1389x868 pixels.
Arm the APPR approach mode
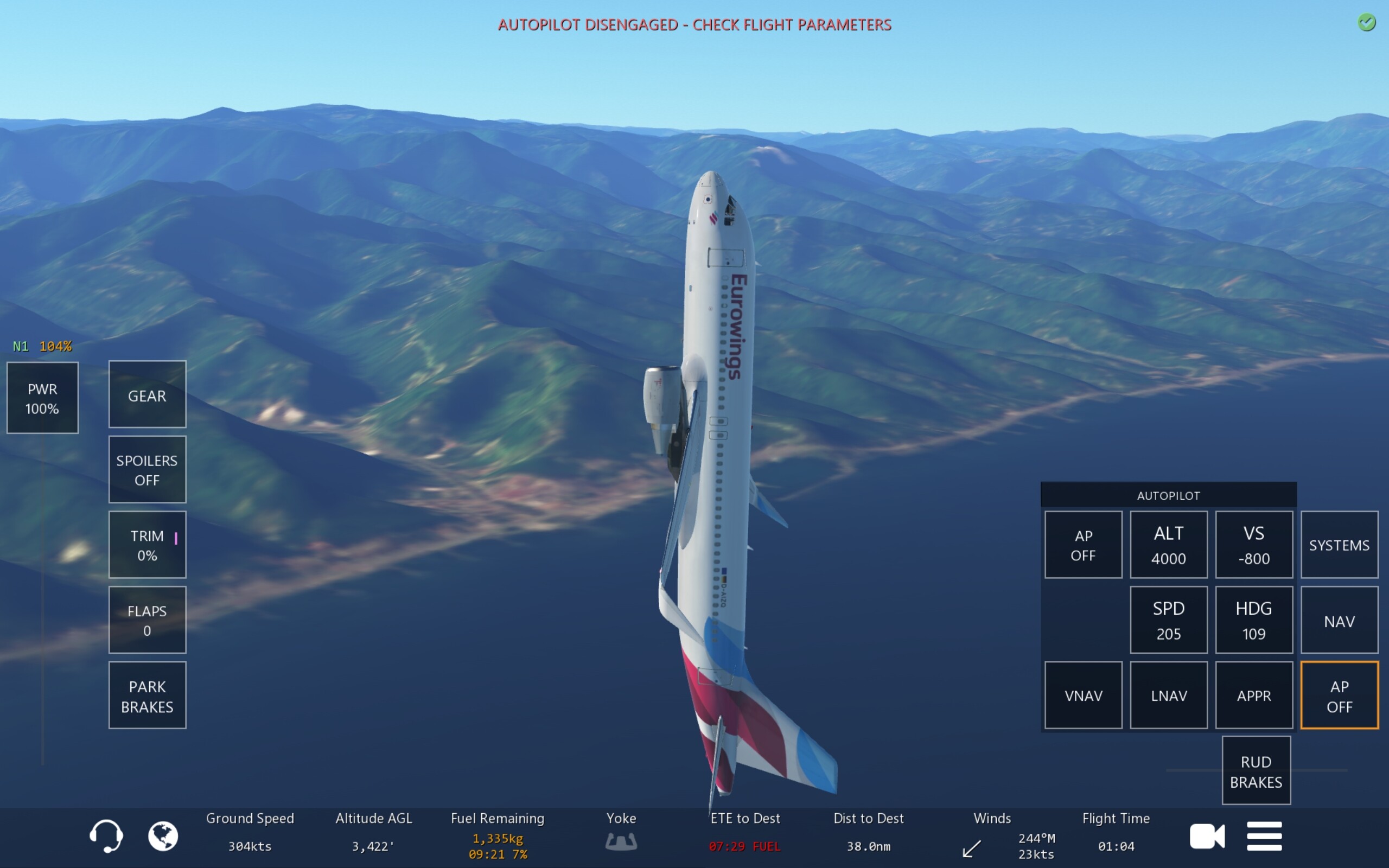pos(1253,695)
